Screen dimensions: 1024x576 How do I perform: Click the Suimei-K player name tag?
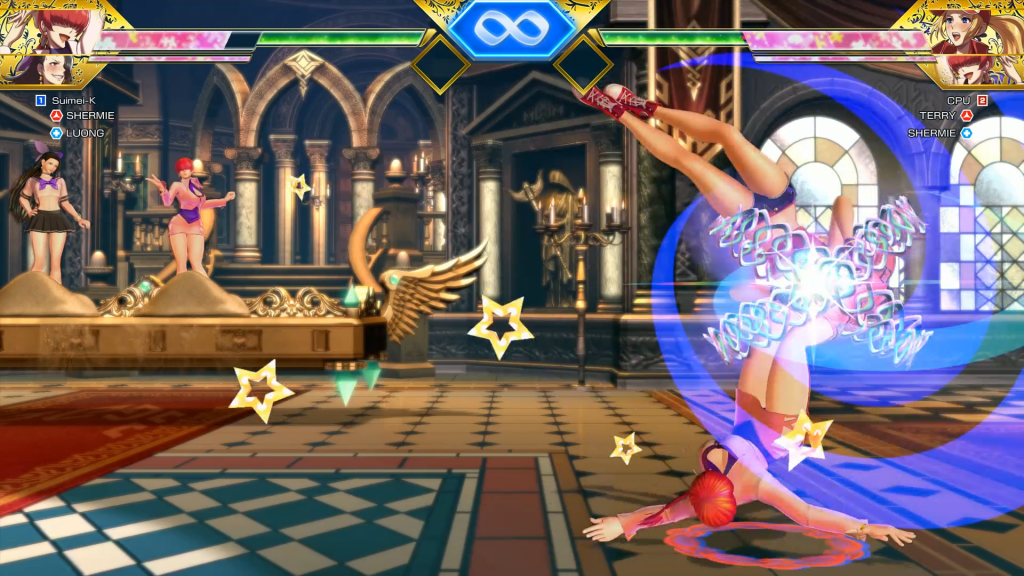click(x=74, y=100)
